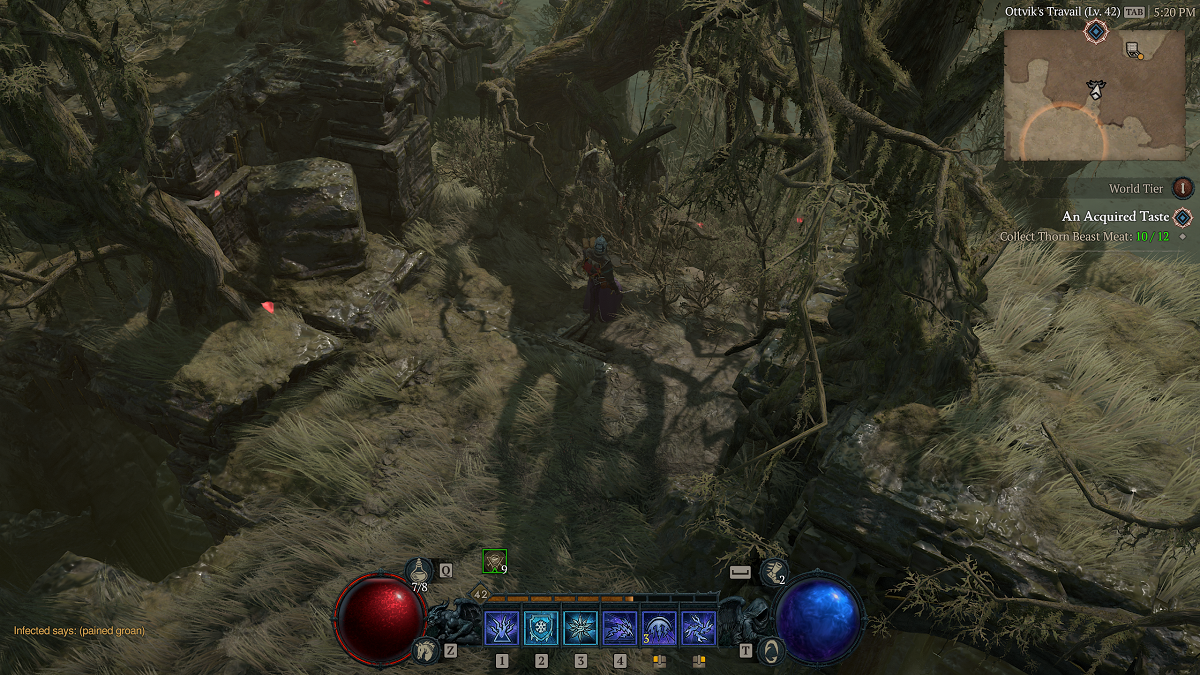The height and width of the screenshot is (675, 1200).
Task: Drink a healing potion from the flask icon
Action: [419, 571]
